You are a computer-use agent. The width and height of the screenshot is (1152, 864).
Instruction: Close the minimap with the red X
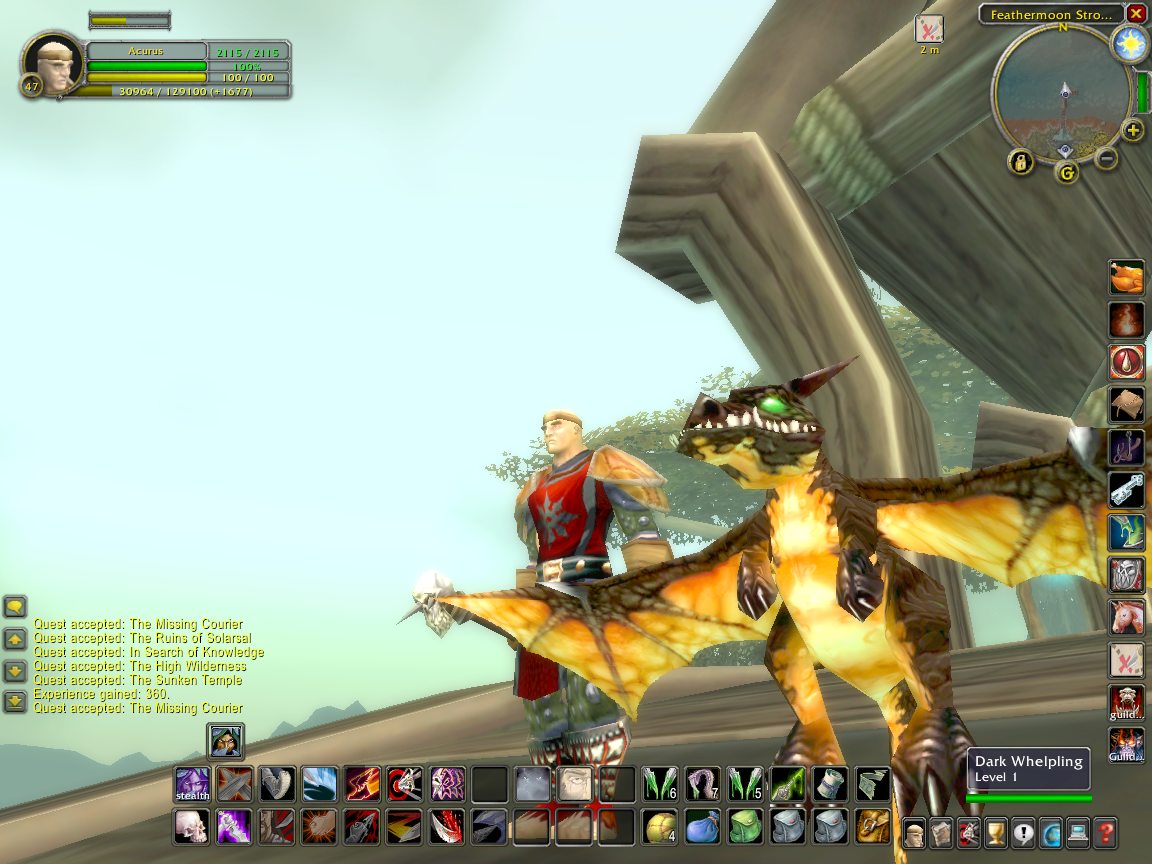pyautogui.click(x=1136, y=14)
